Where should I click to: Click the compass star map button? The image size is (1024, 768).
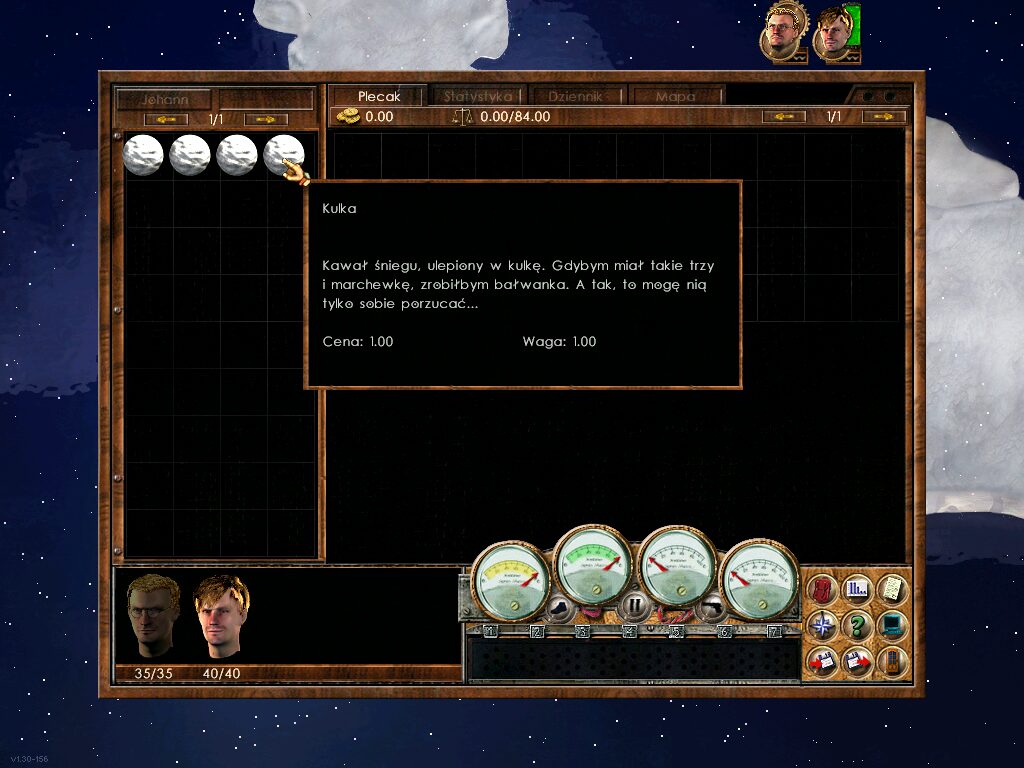point(821,626)
